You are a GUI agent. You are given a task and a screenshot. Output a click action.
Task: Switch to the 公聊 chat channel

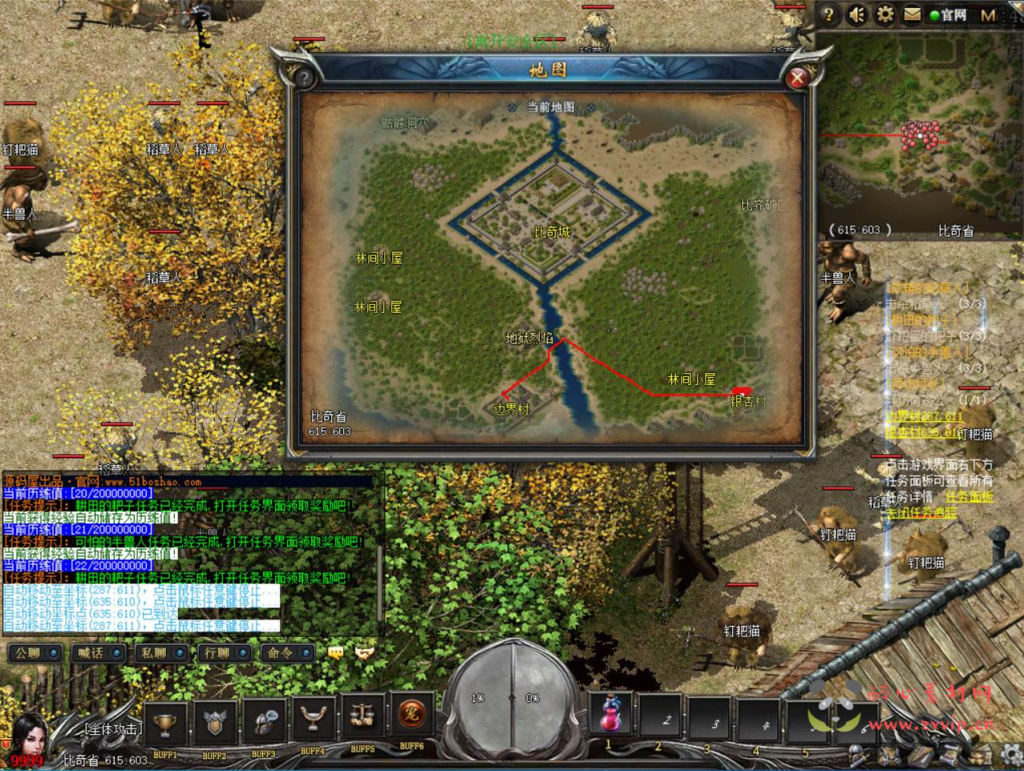[x=33, y=652]
